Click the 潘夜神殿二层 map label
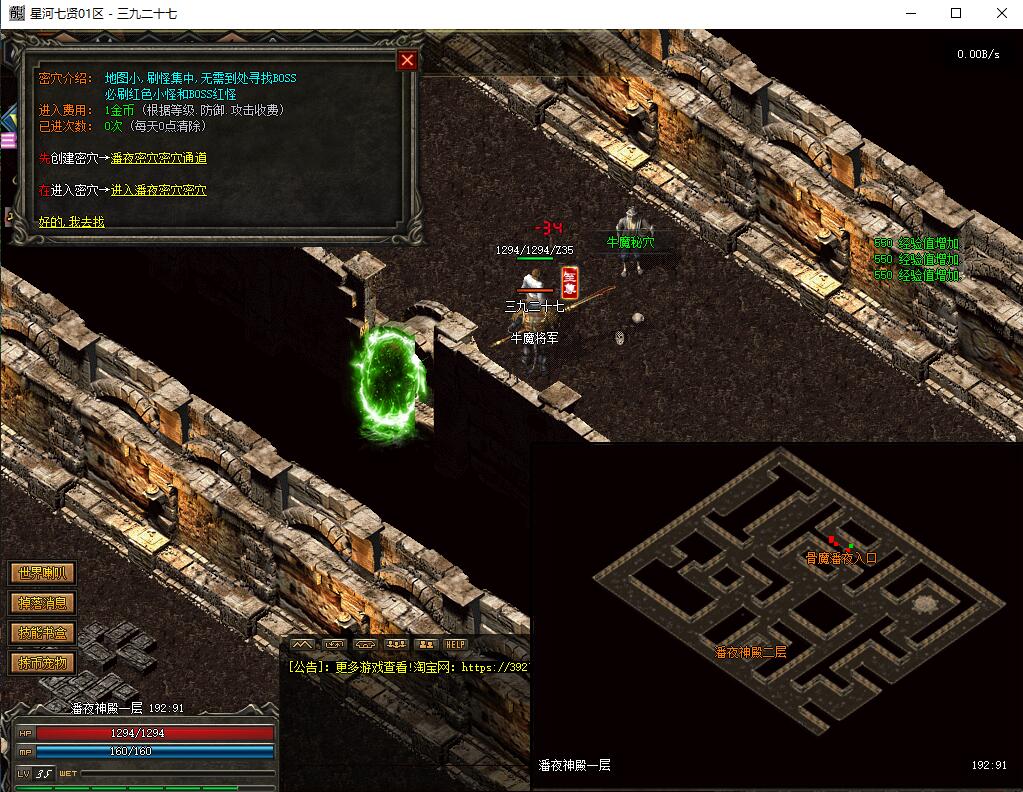 [750, 652]
